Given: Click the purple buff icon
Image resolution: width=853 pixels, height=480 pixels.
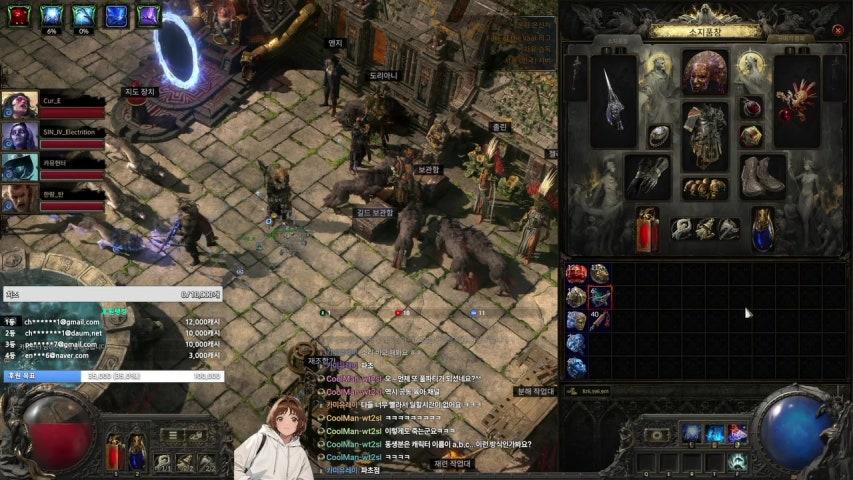Looking at the screenshot, I should tap(148, 15).
